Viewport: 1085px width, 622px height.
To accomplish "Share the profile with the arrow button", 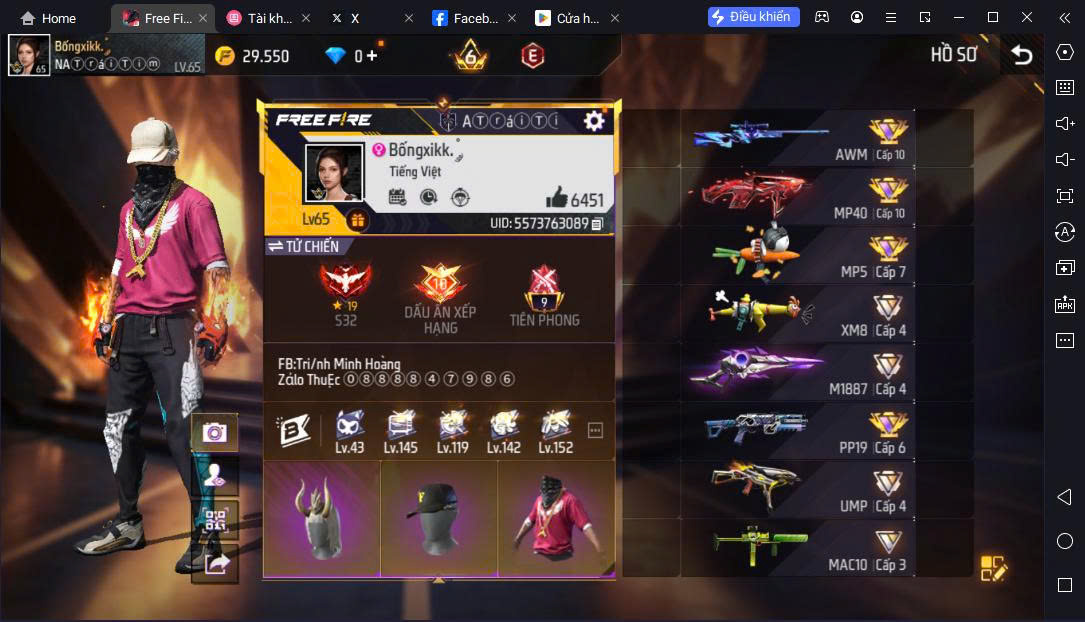I will coord(215,563).
